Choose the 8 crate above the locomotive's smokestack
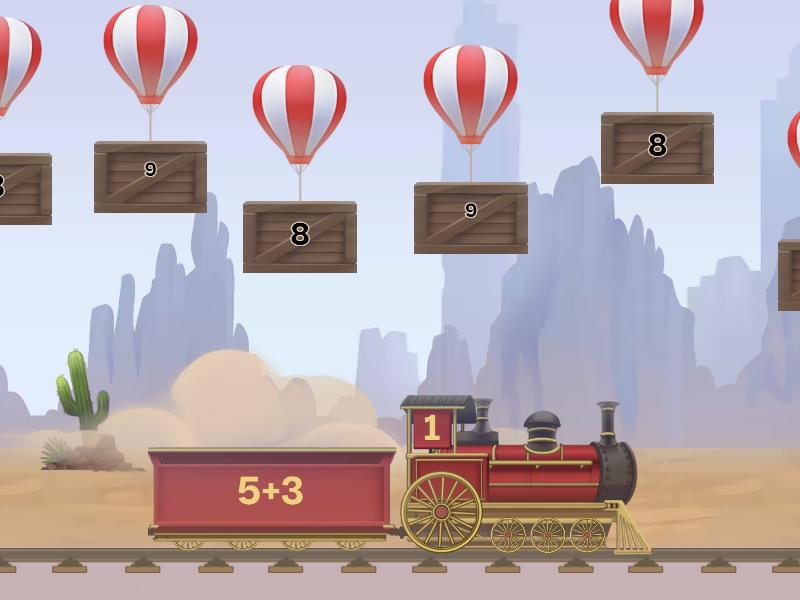Image resolution: width=800 pixels, height=600 pixels. click(x=657, y=147)
